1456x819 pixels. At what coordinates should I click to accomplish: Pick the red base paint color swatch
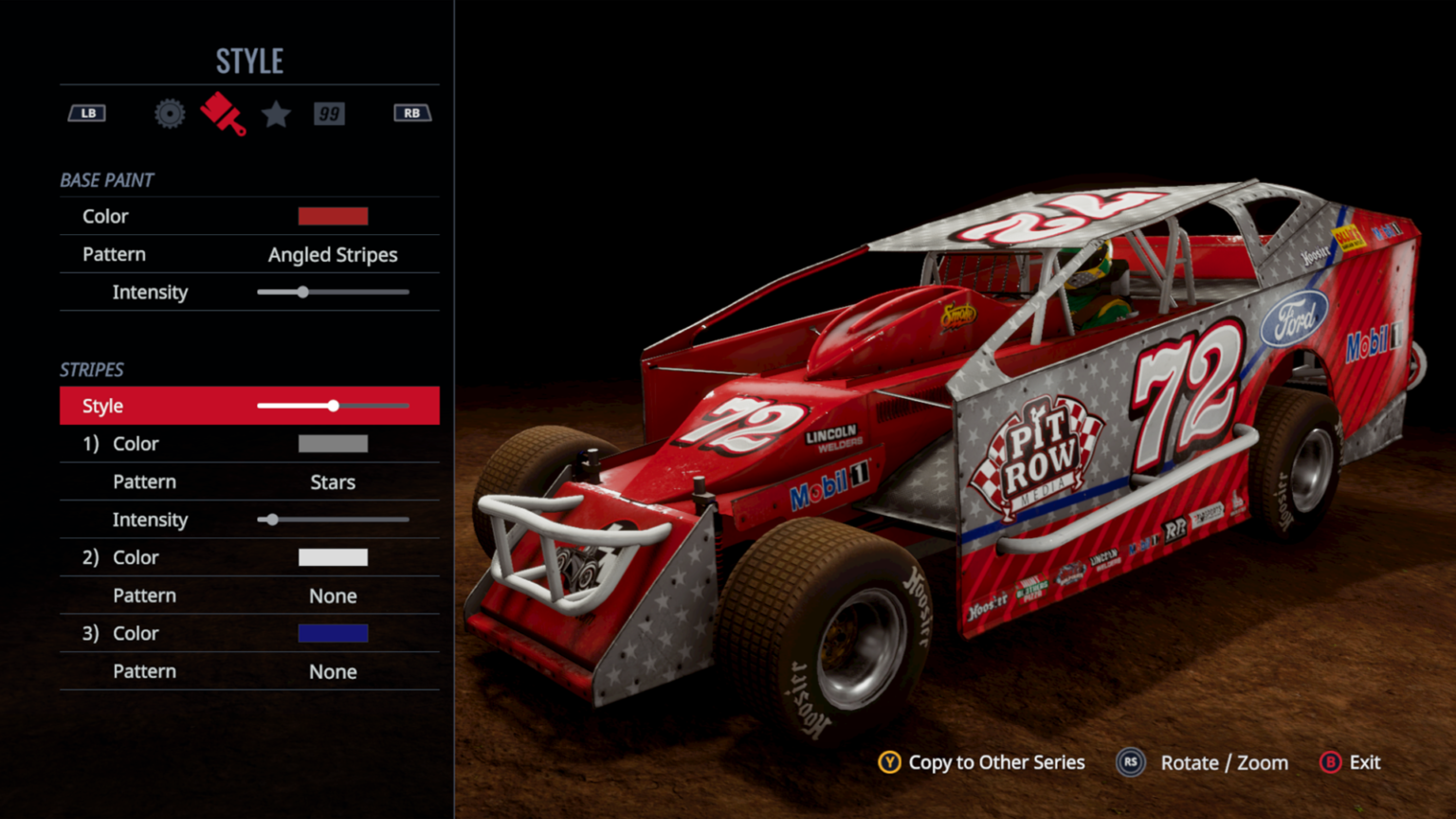333,216
